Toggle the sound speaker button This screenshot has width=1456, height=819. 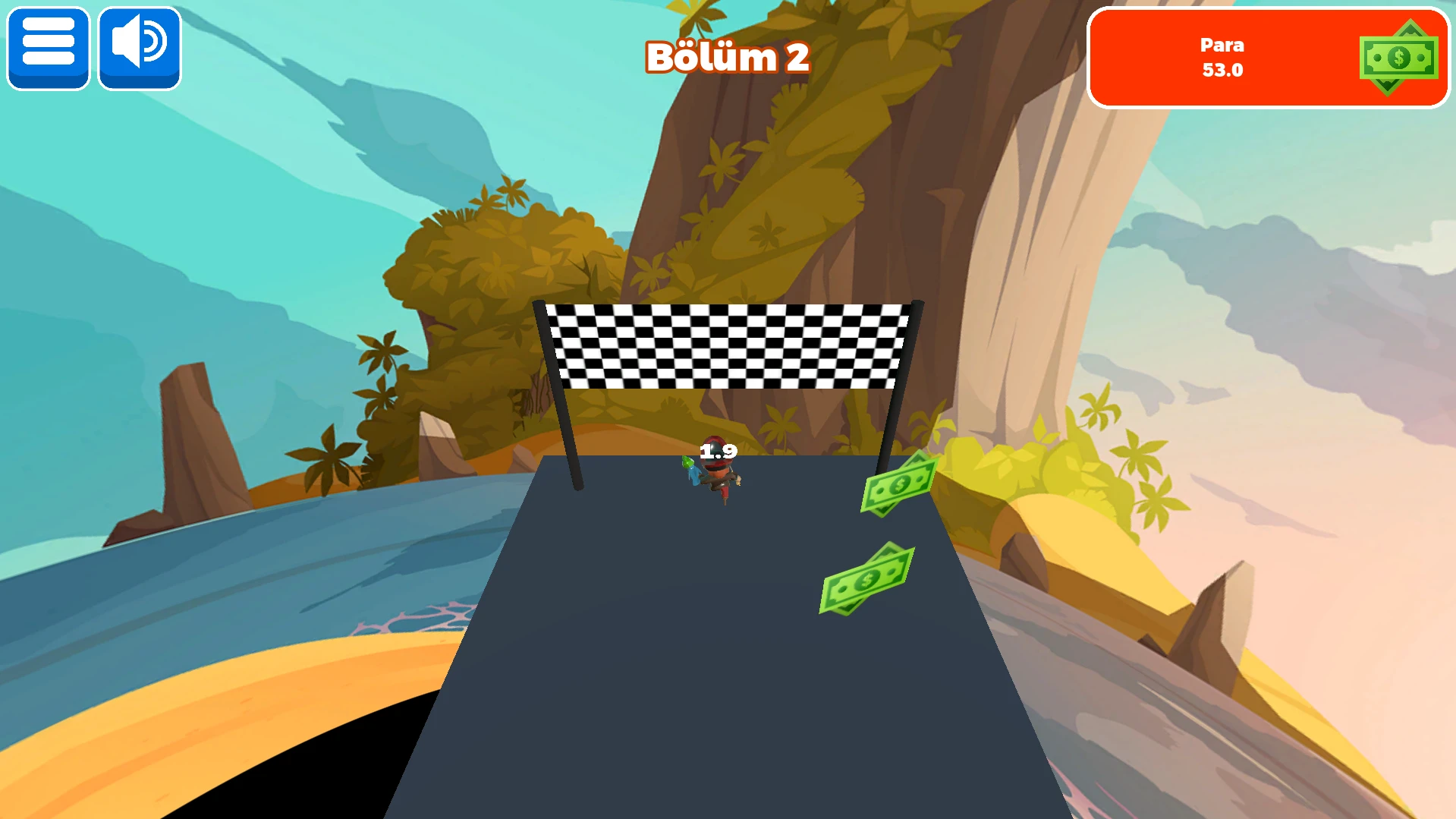pyautogui.click(x=140, y=49)
